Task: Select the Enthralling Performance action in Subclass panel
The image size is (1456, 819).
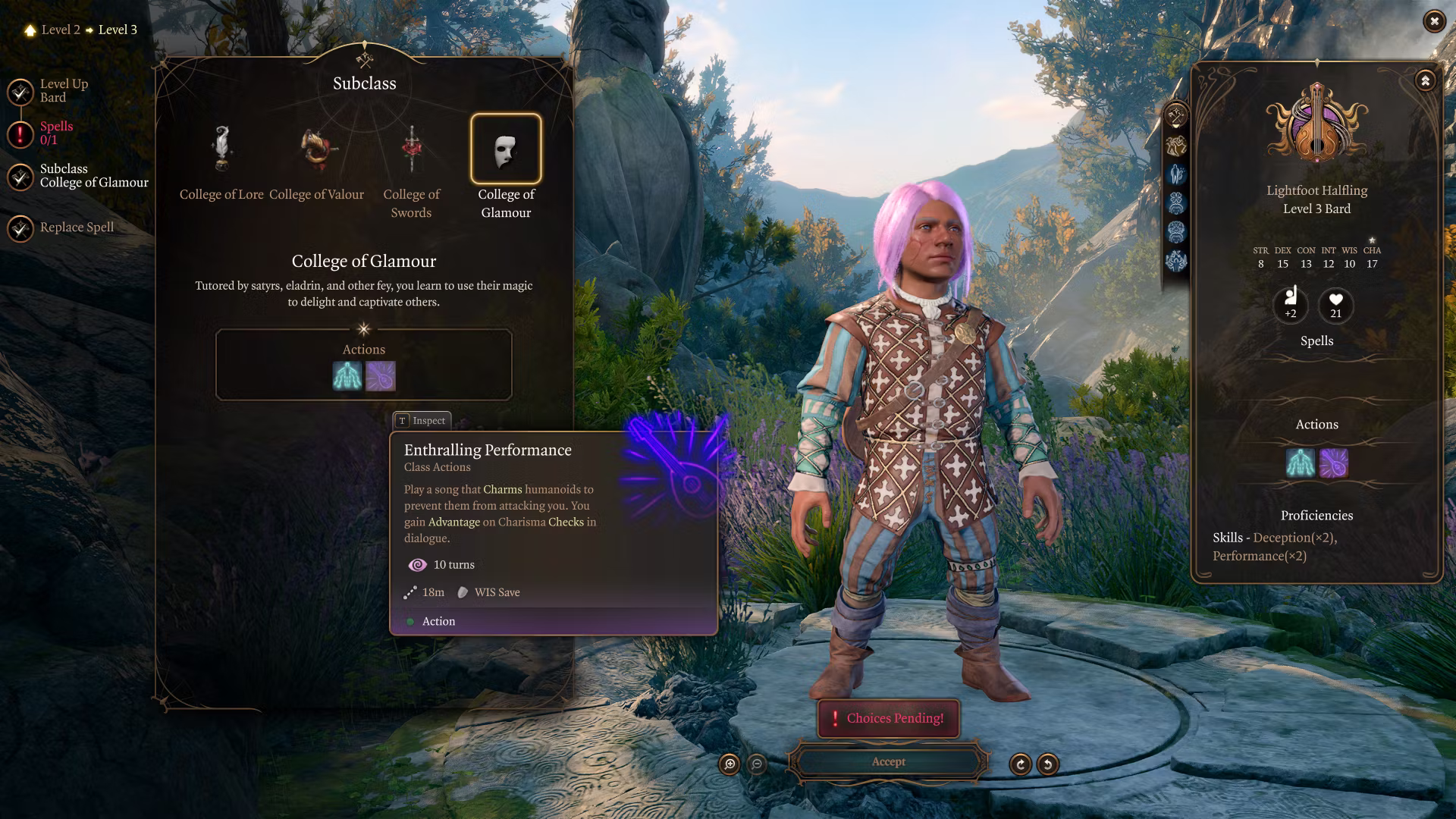Action: coord(381,376)
